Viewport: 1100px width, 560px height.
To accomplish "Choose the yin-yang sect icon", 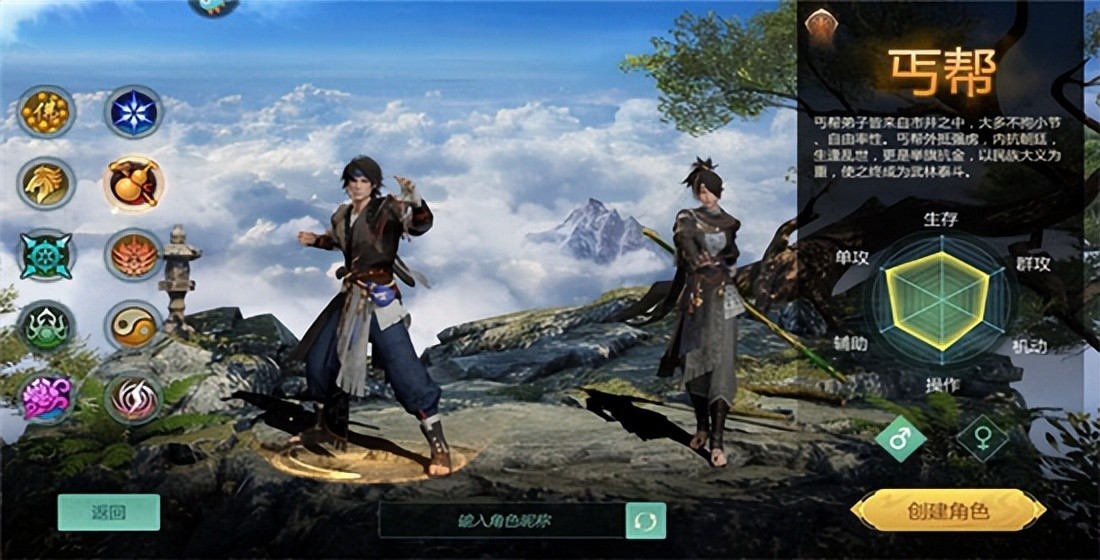I will point(134,327).
